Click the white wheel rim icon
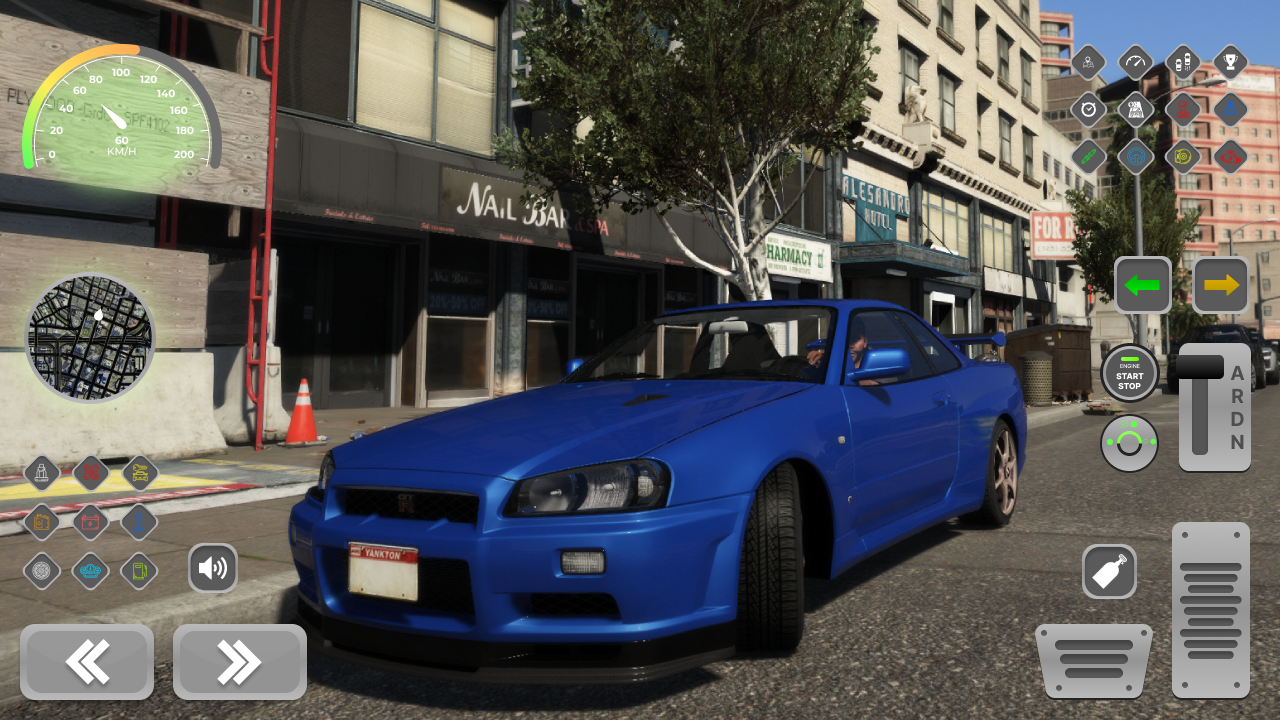 (43, 570)
